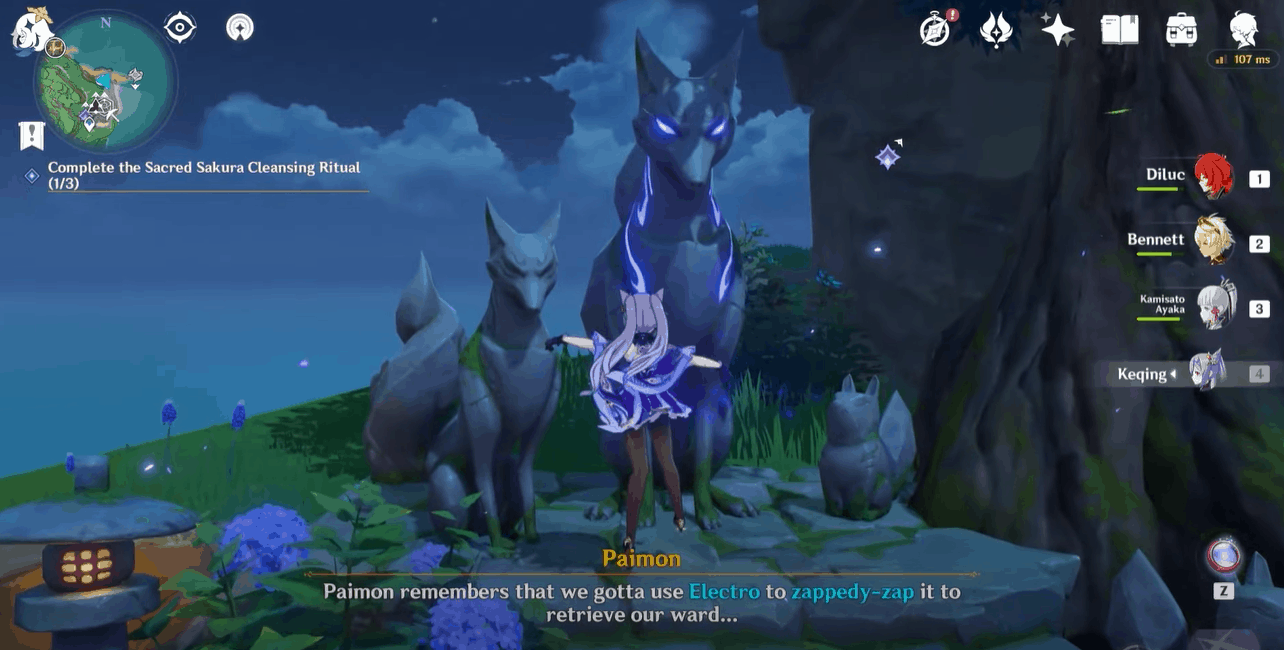Use the round gadget icon
This screenshot has height=650, width=1284.
1223,556
